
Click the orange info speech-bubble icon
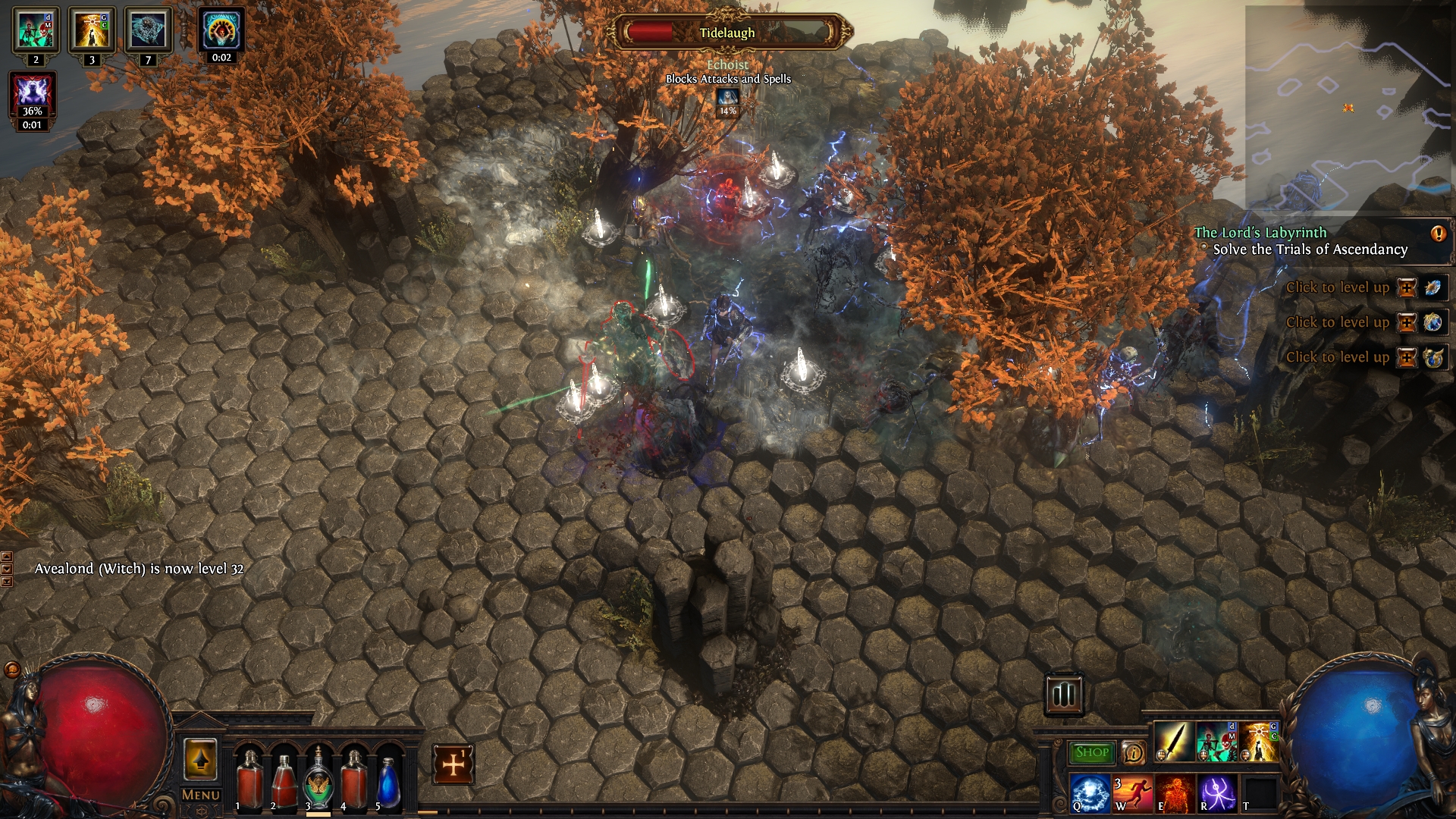[1133, 752]
